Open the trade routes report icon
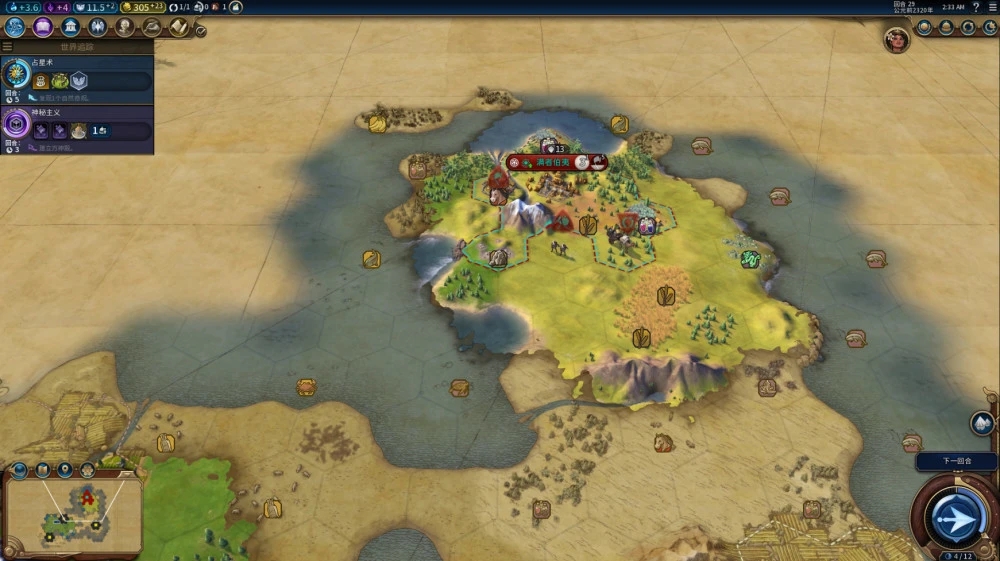The width and height of the screenshot is (1000, 561). click(968, 28)
